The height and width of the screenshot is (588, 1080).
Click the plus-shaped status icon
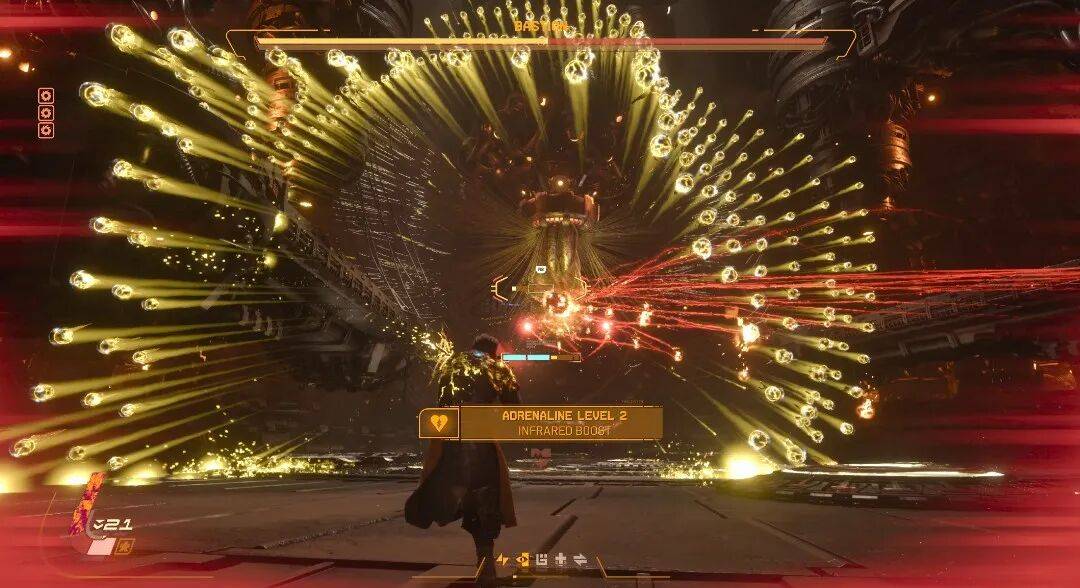coord(560,560)
